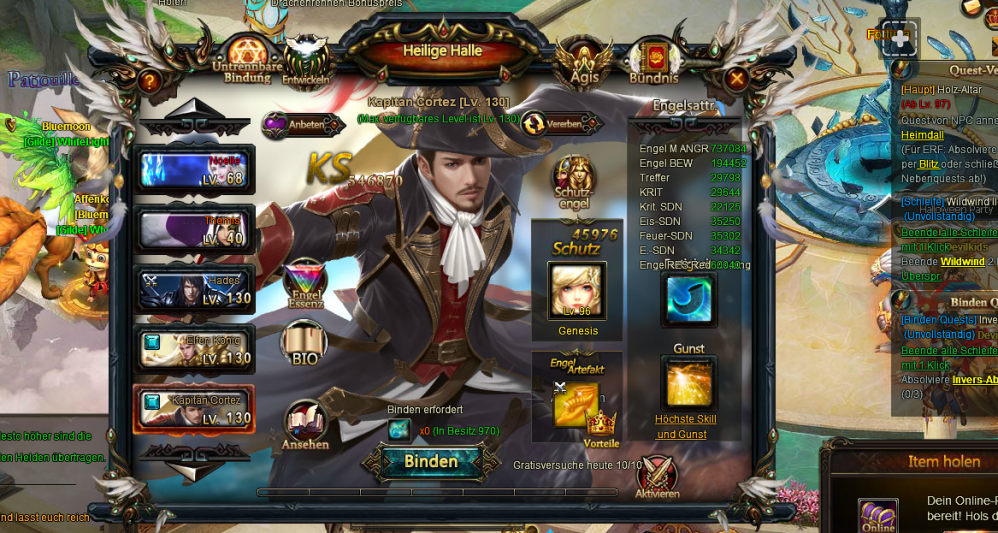
Task: Open the Engel Essenz icon
Action: (305, 285)
